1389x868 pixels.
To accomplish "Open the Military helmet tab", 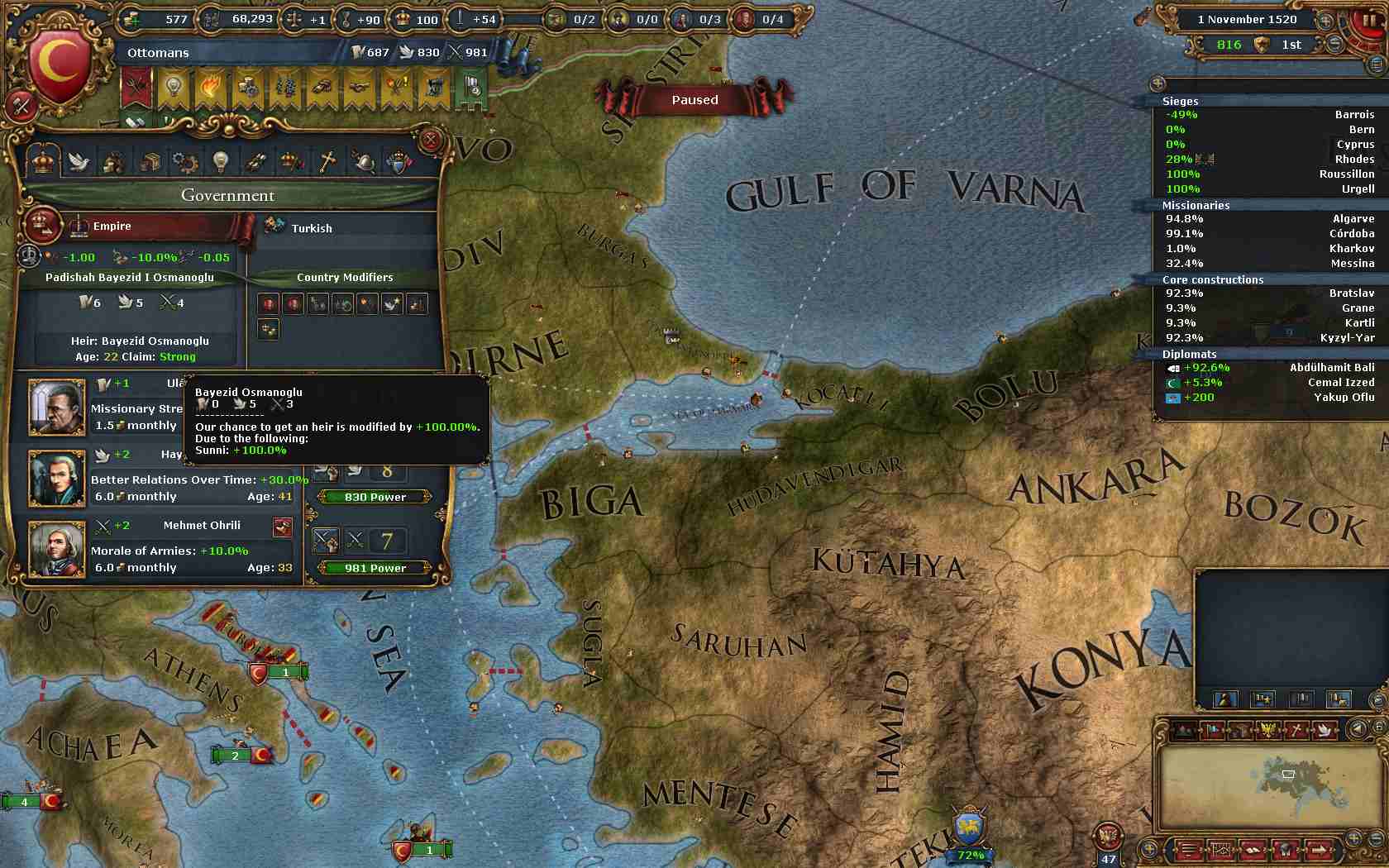I will pos(363,160).
